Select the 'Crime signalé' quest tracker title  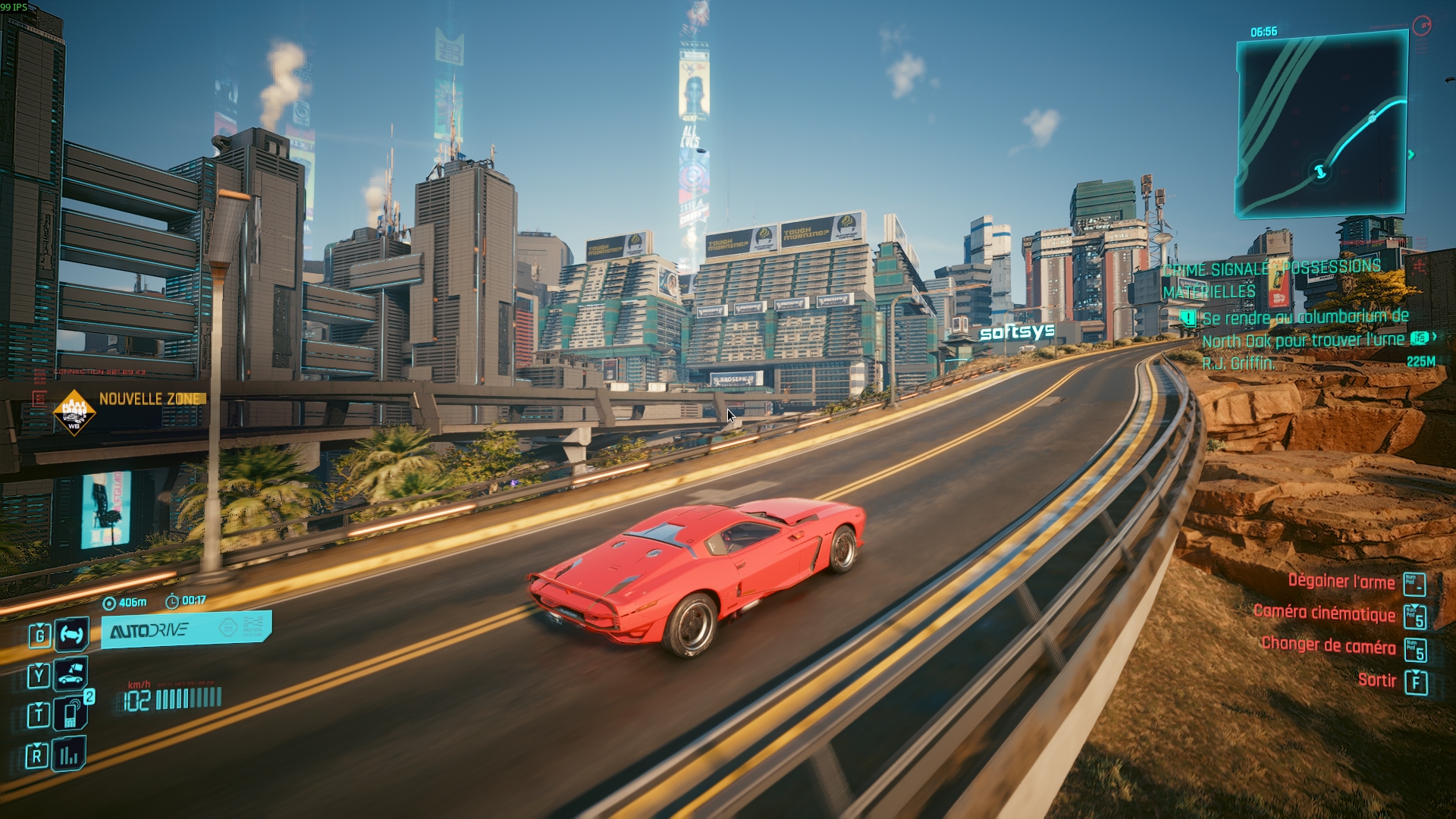[x=1271, y=278]
